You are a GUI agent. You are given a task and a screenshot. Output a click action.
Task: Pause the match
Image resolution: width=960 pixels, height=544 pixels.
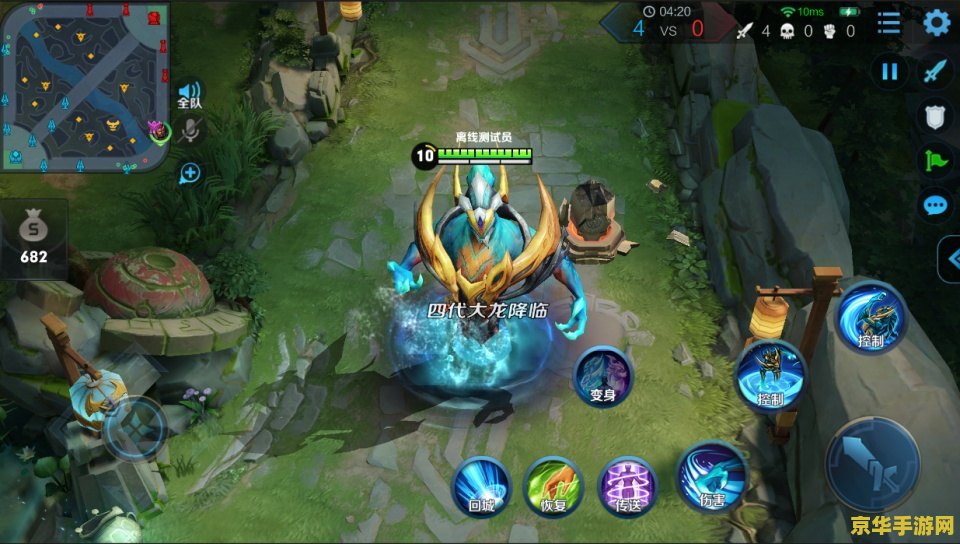coord(889,71)
